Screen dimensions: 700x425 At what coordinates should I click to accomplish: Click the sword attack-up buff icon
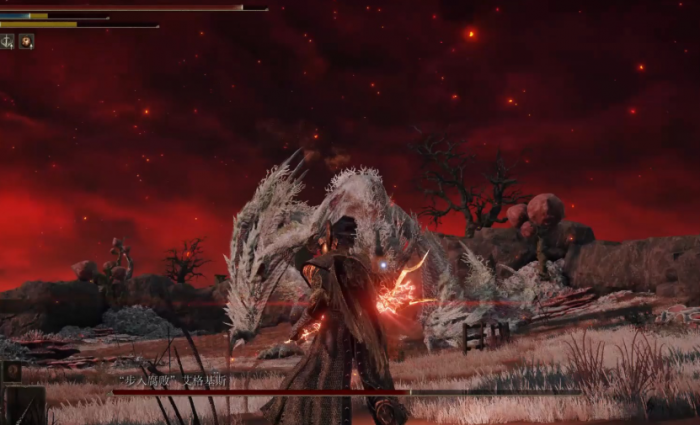[8, 41]
